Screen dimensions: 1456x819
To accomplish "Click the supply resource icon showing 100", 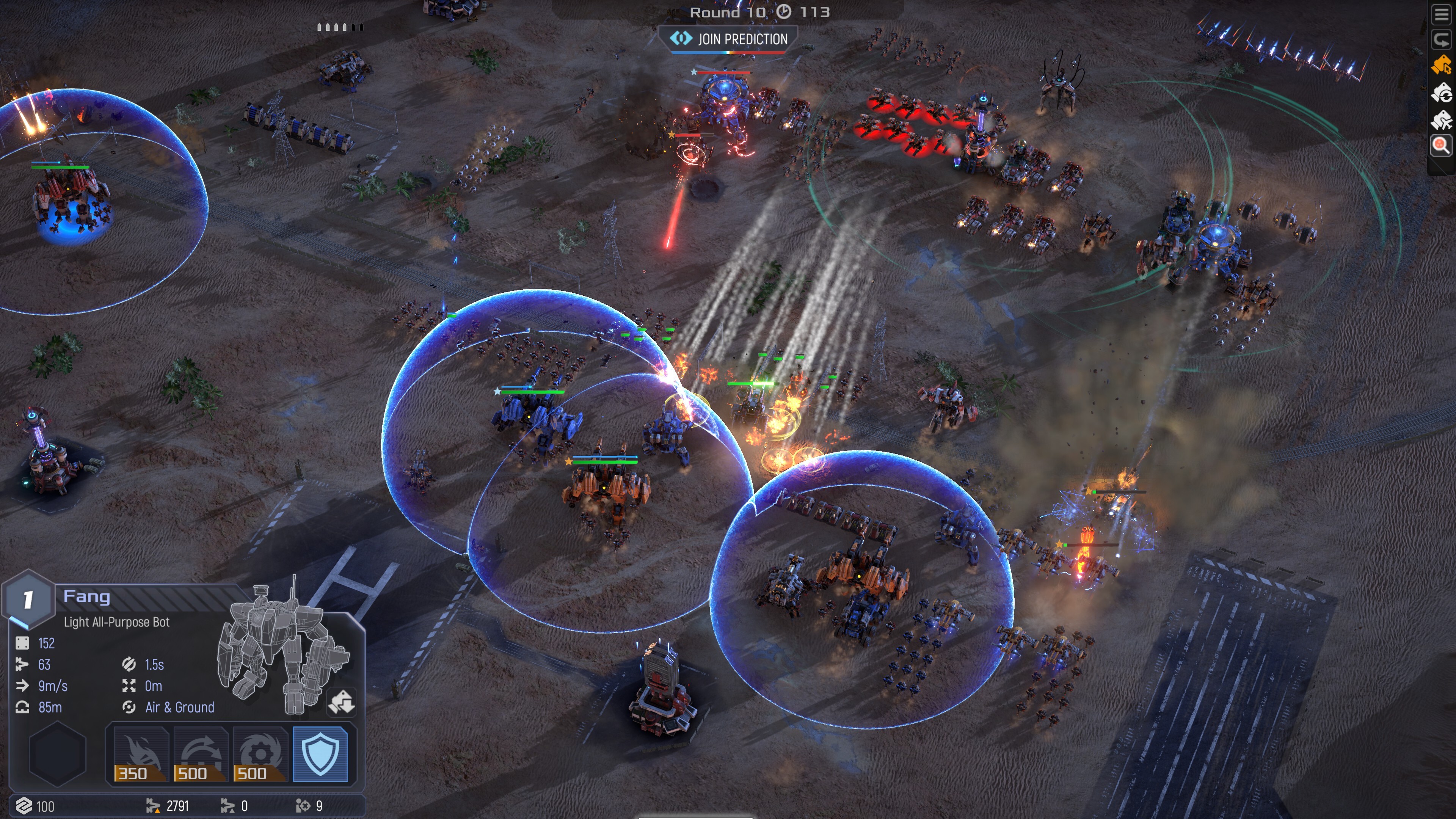I will point(24,806).
